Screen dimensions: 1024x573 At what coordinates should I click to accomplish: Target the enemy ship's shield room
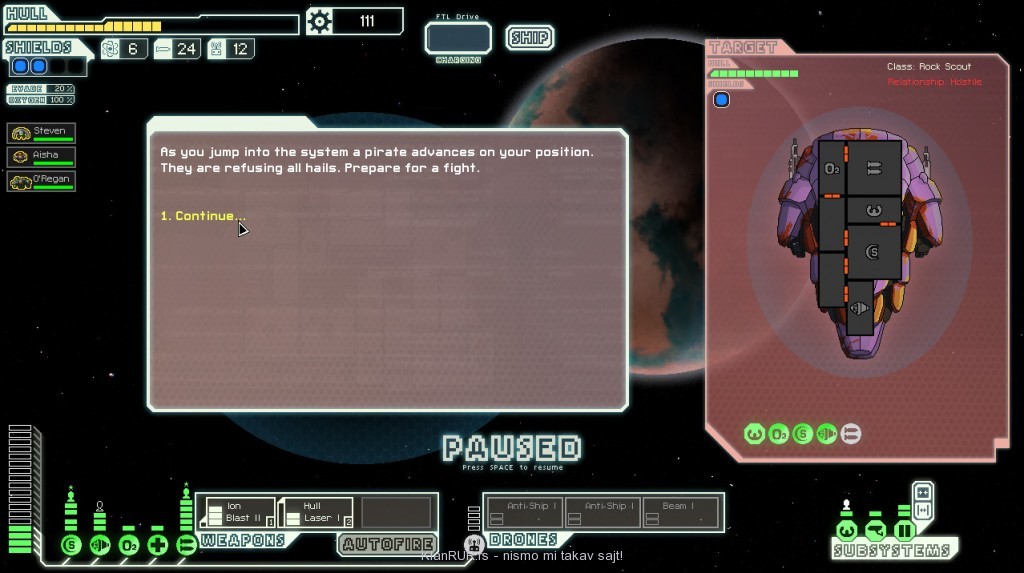click(872, 250)
